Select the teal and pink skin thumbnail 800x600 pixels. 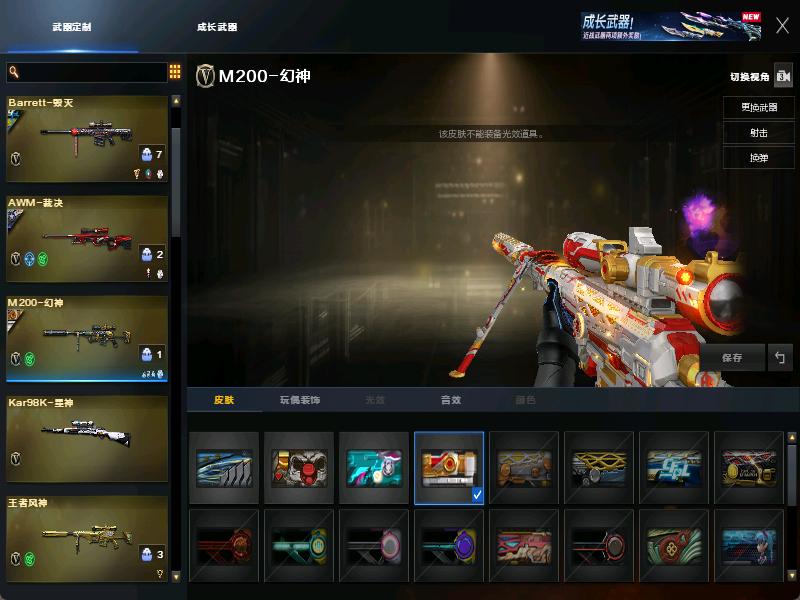[x=374, y=467]
